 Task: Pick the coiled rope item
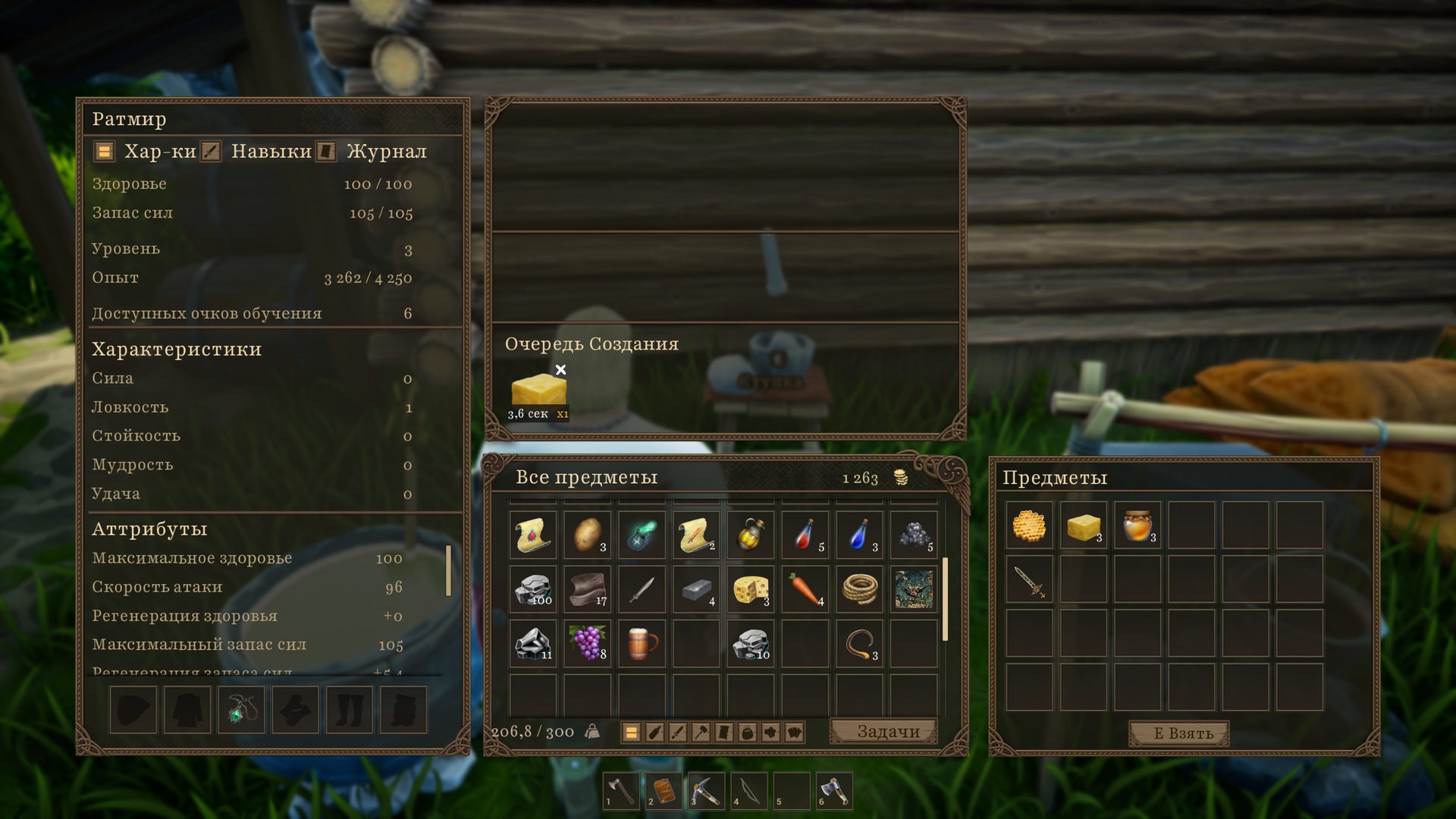[x=859, y=589]
